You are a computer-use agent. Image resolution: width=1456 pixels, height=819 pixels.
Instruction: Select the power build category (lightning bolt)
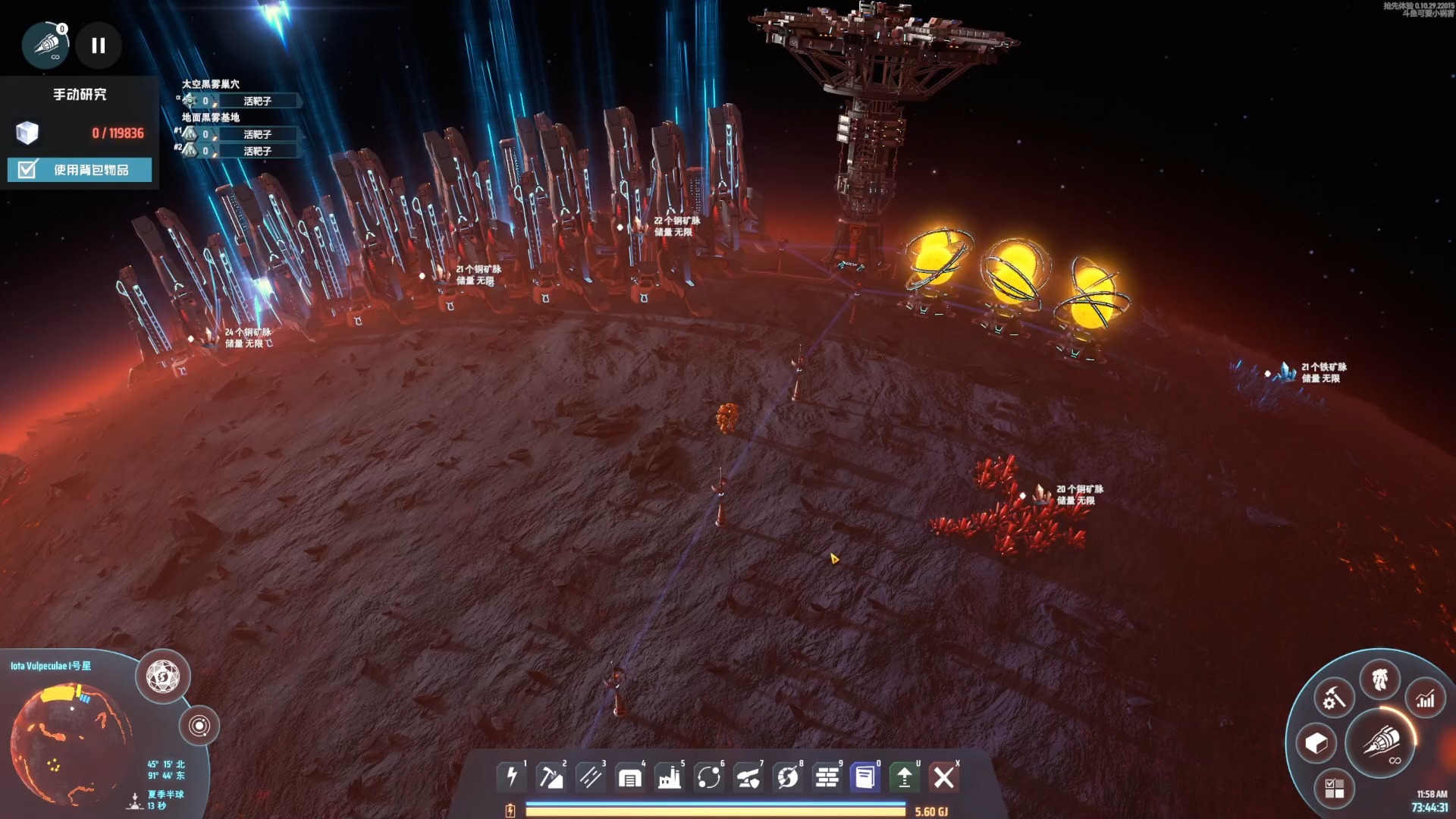click(512, 777)
